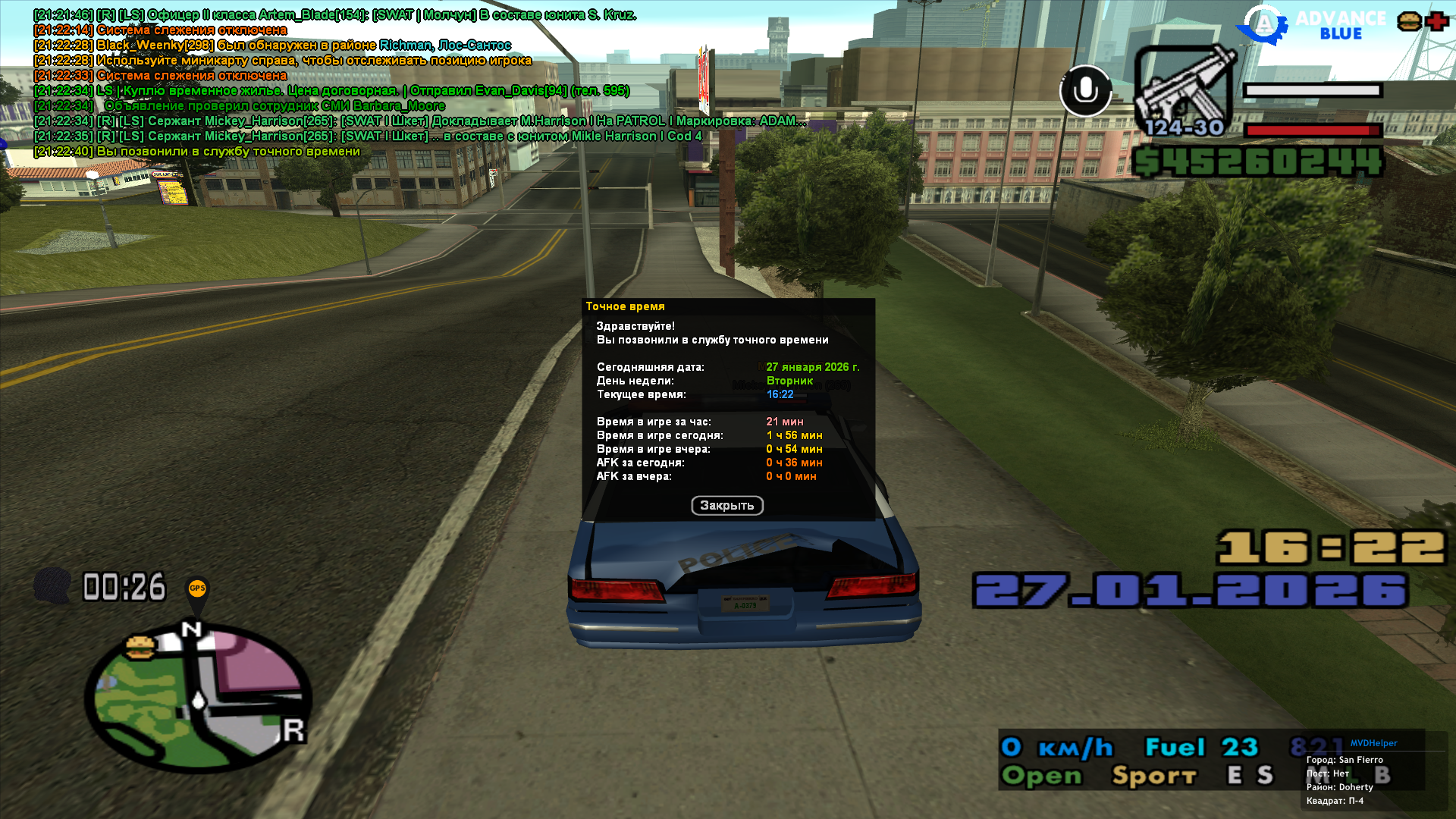Click the Advance Blue server logo
This screenshot has height=819, width=1456.
[x=1312, y=25]
